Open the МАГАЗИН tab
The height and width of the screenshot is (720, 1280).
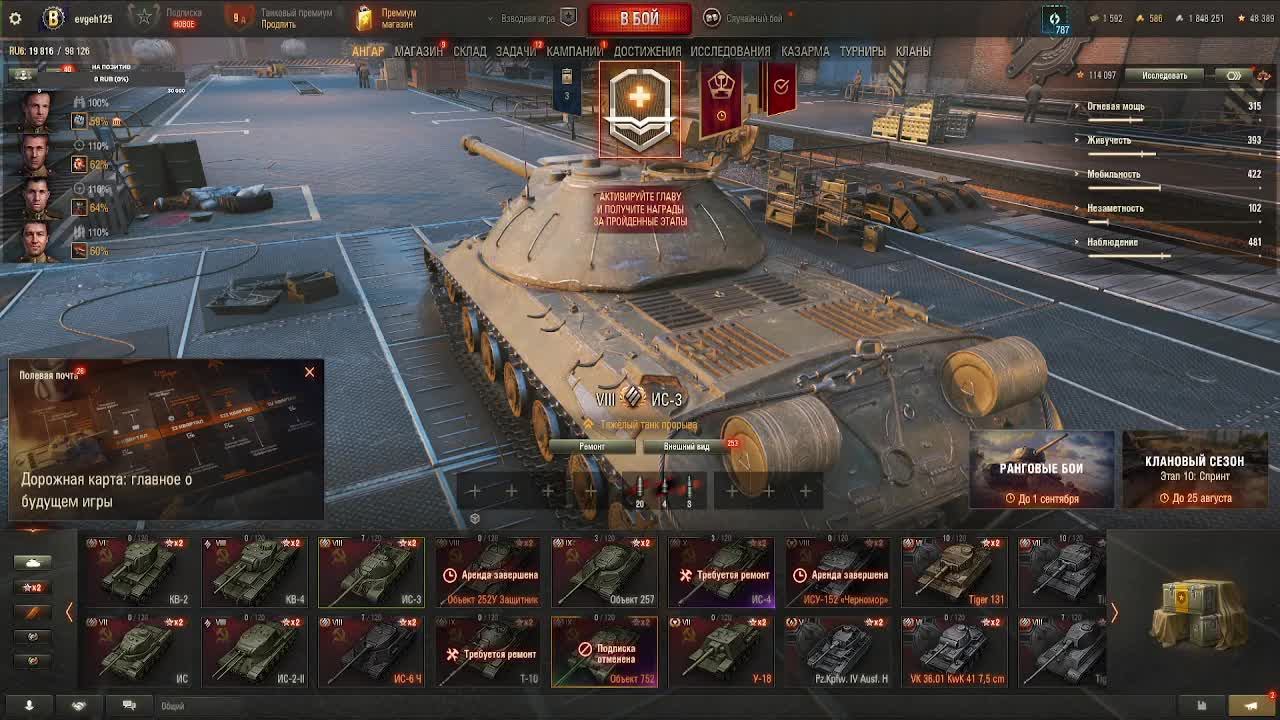418,51
